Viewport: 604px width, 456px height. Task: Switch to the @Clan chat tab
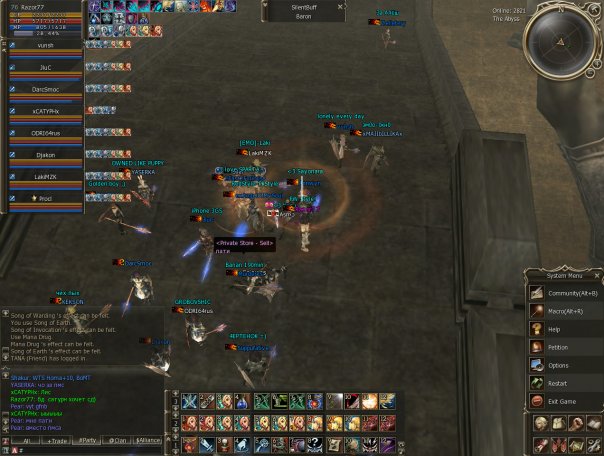click(118, 440)
